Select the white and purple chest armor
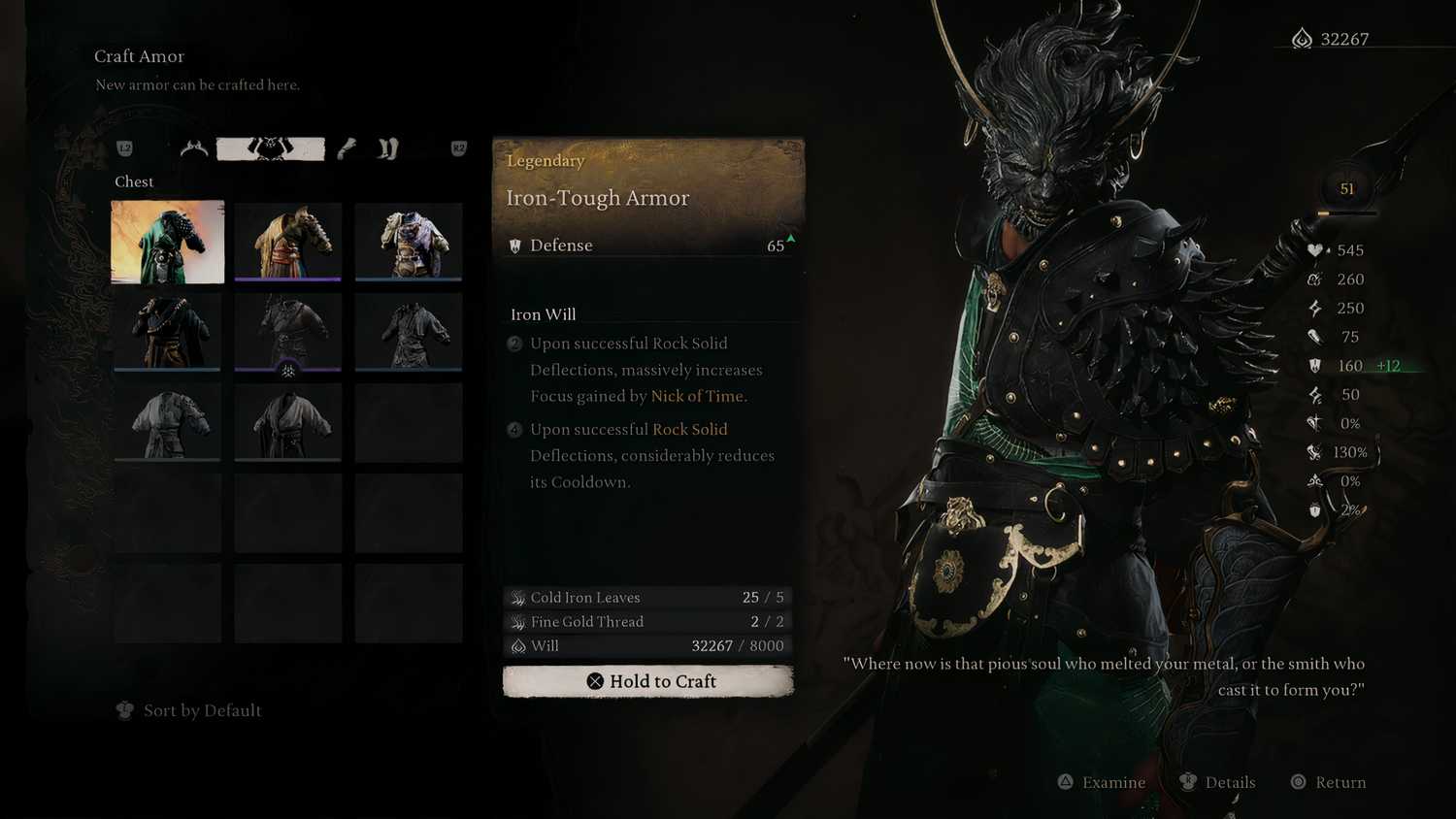The height and width of the screenshot is (819, 1456). coord(409,242)
